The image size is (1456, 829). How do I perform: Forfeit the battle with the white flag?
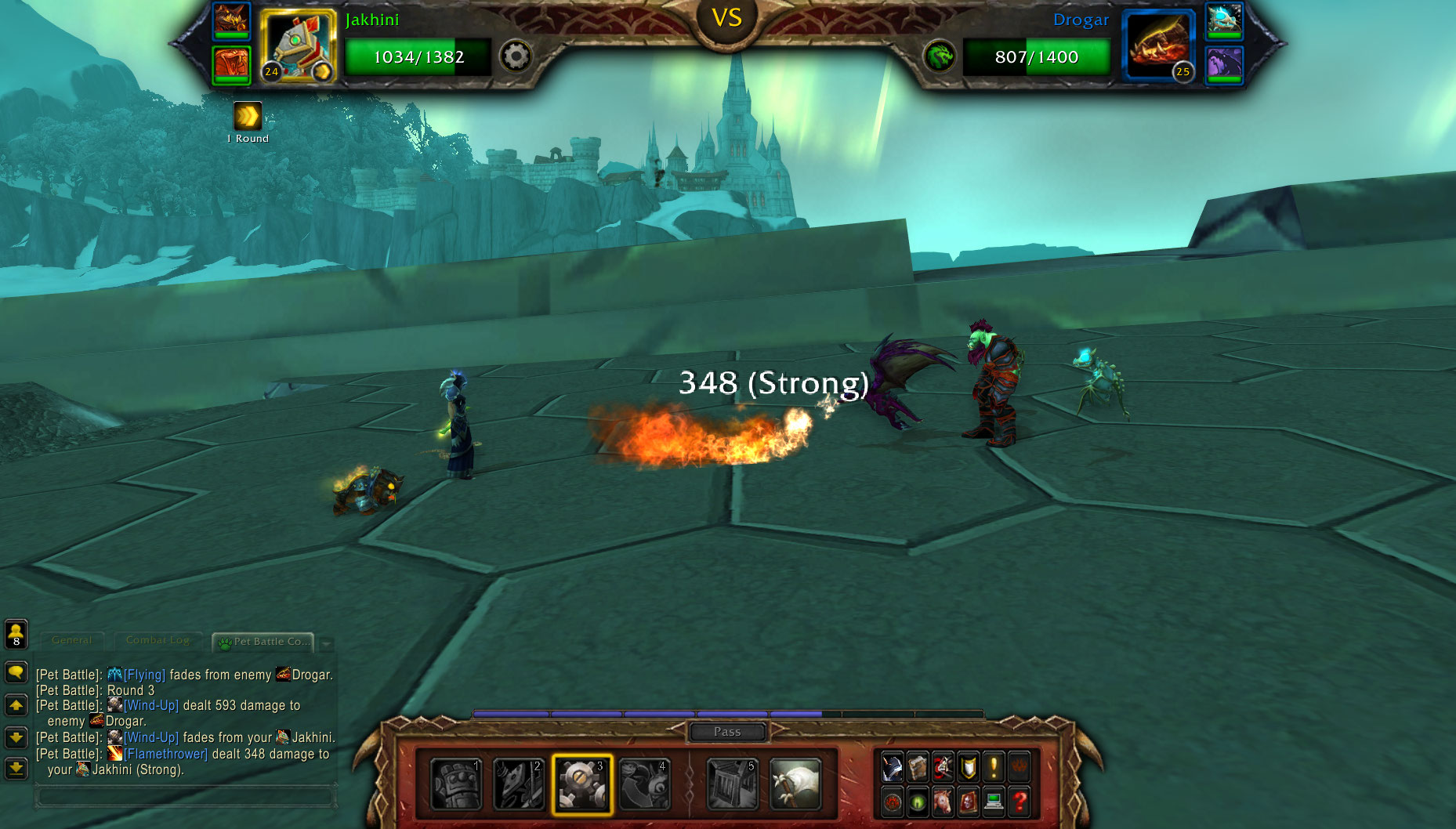point(795,784)
